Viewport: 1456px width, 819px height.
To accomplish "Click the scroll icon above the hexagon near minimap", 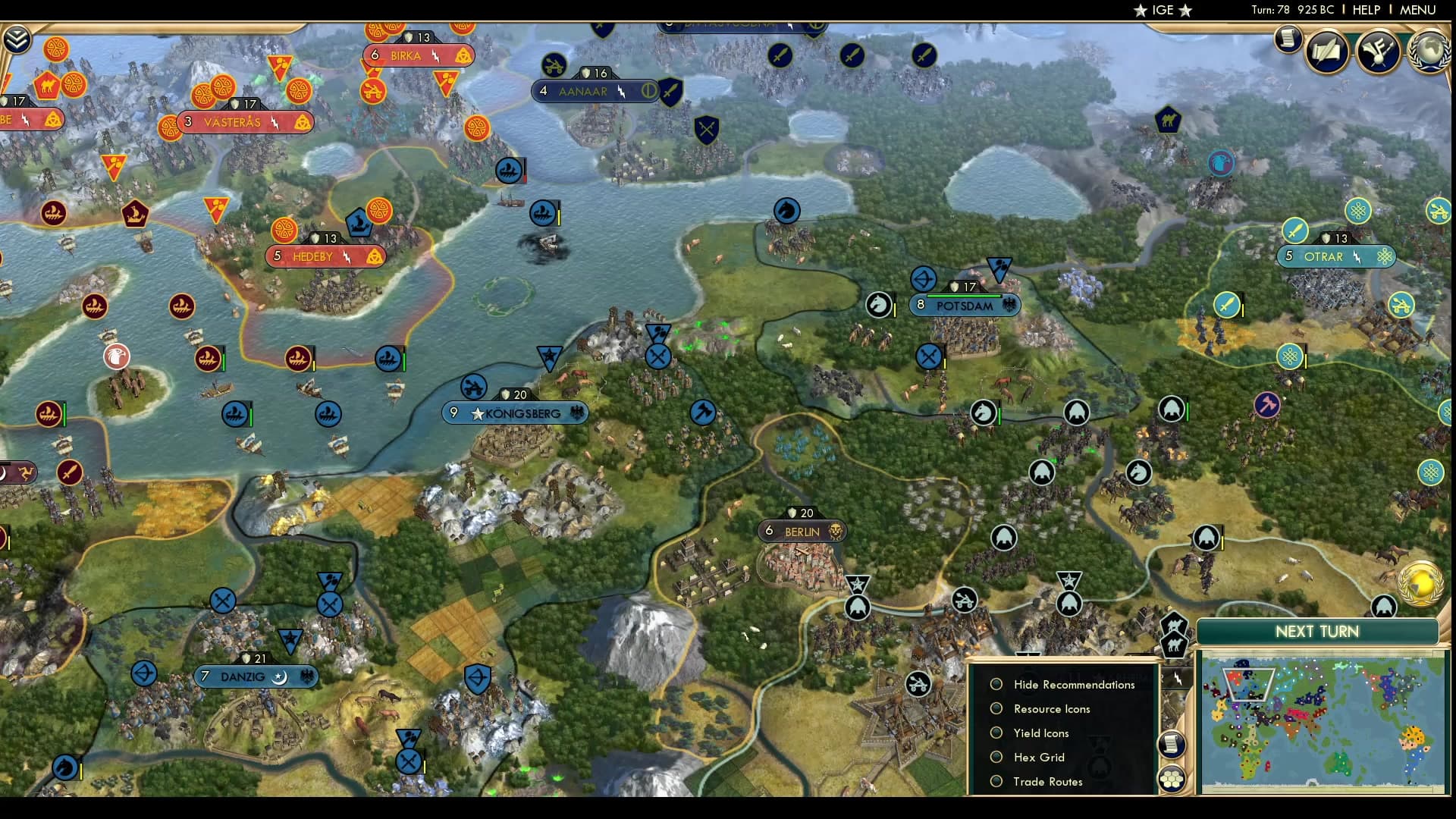I will [1171, 744].
